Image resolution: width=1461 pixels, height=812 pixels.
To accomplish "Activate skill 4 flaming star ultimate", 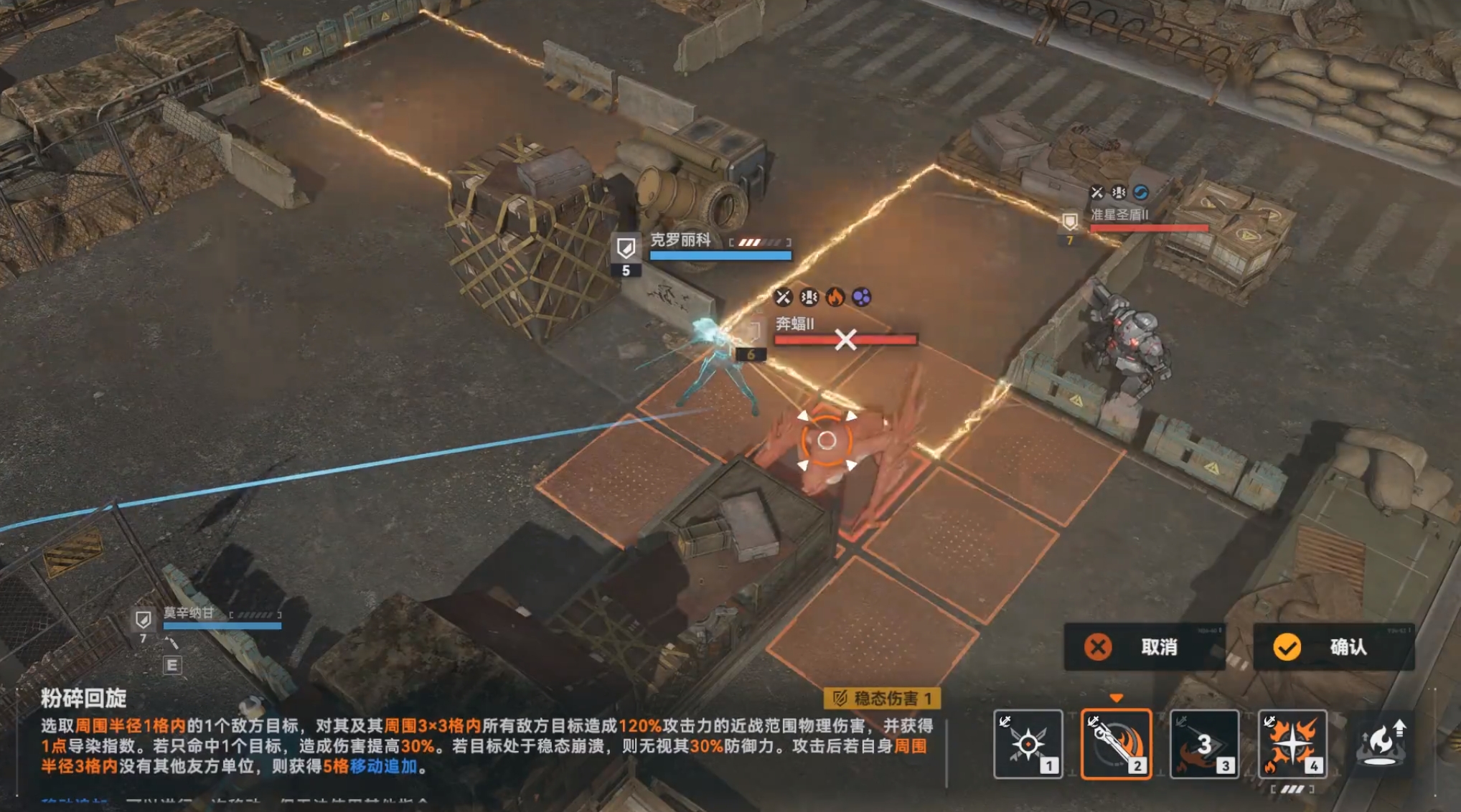I will (1292, 744).
